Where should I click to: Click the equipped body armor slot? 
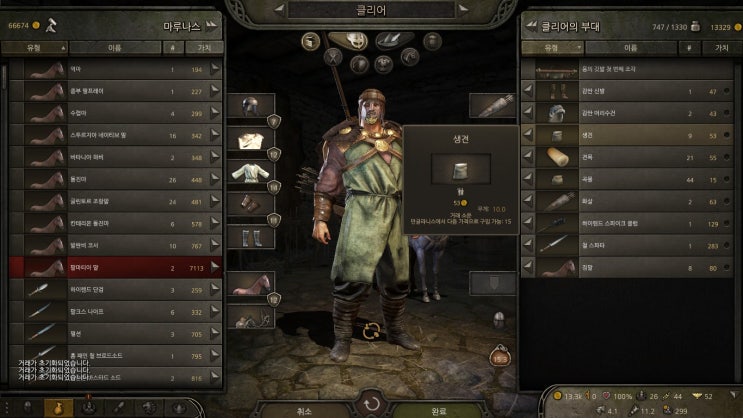[252, 173]
